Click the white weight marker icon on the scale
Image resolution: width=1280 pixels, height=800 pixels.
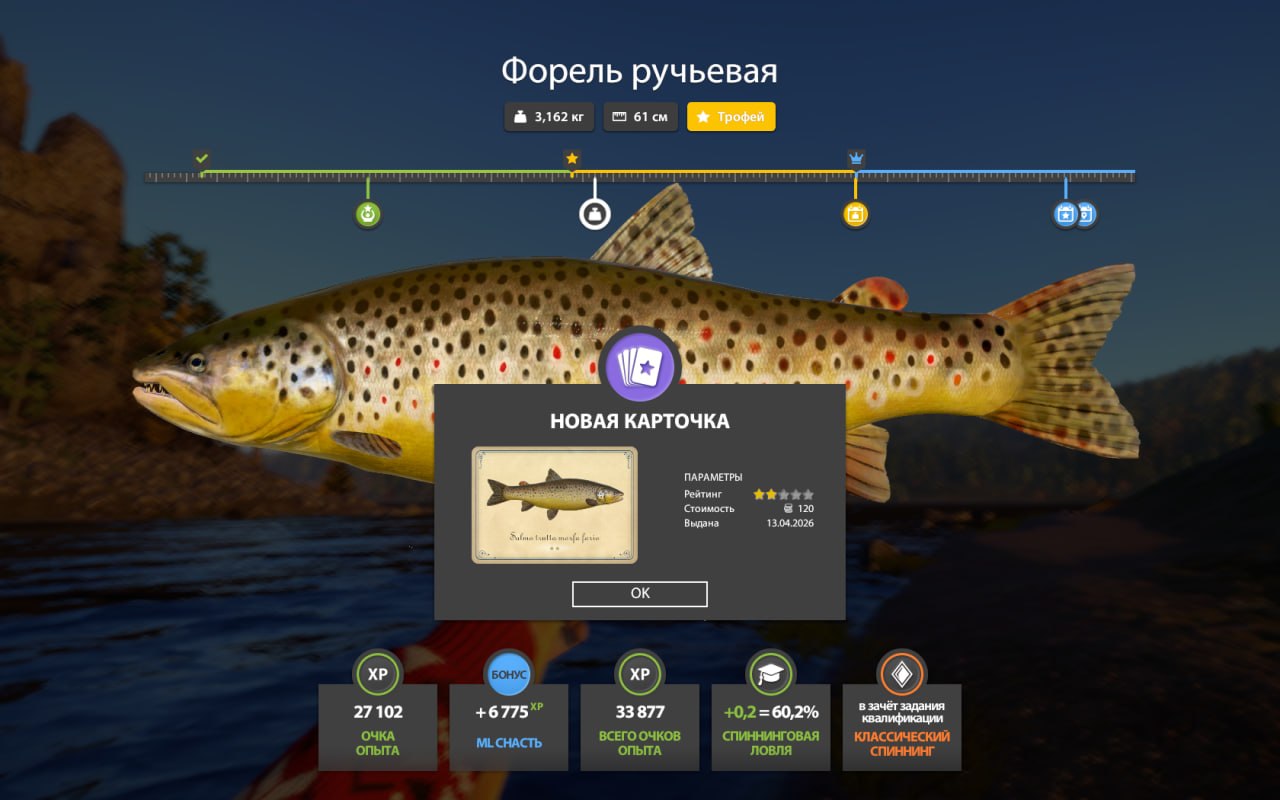[594, 211]
